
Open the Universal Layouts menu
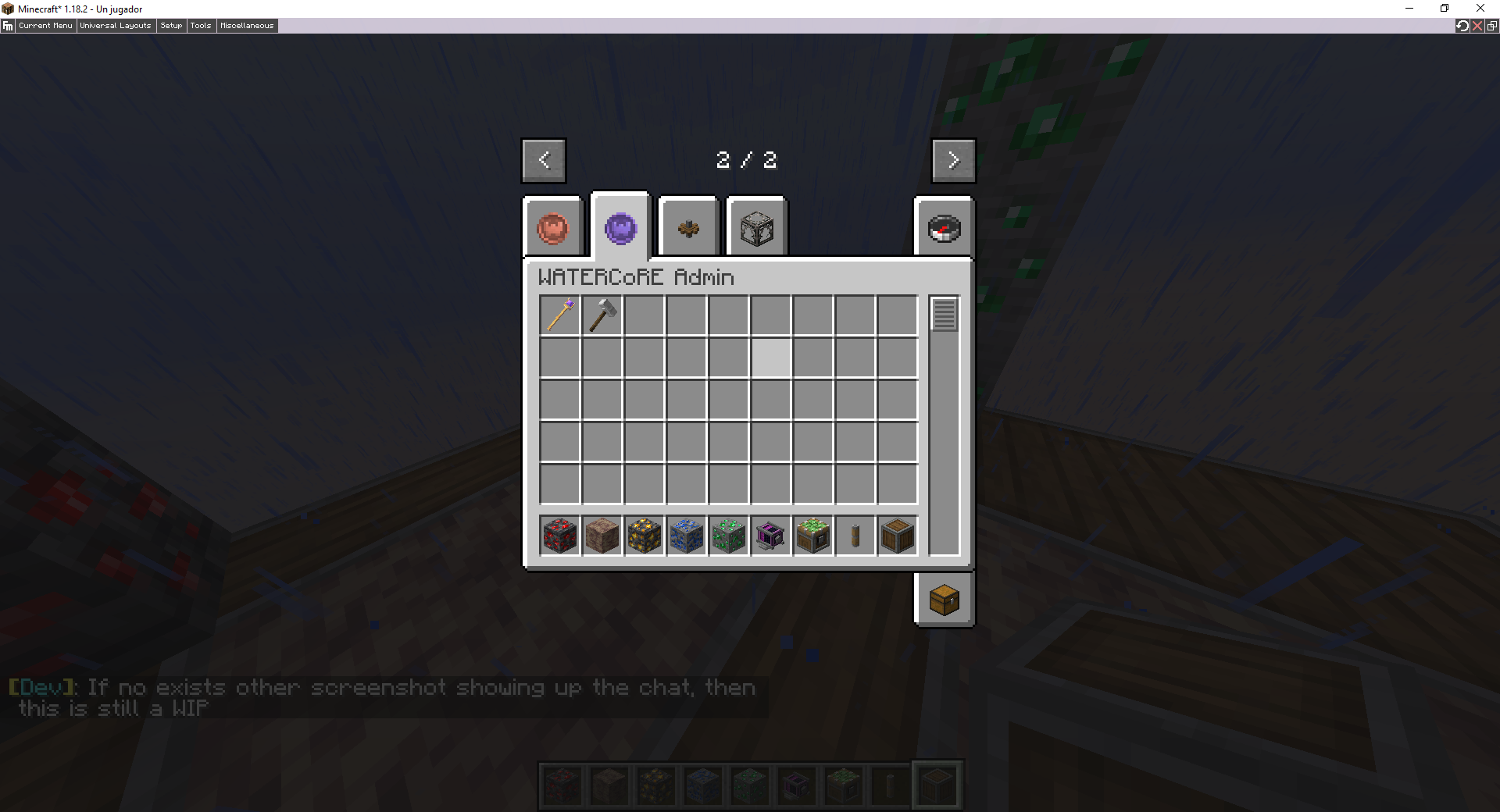click(115, 25)
